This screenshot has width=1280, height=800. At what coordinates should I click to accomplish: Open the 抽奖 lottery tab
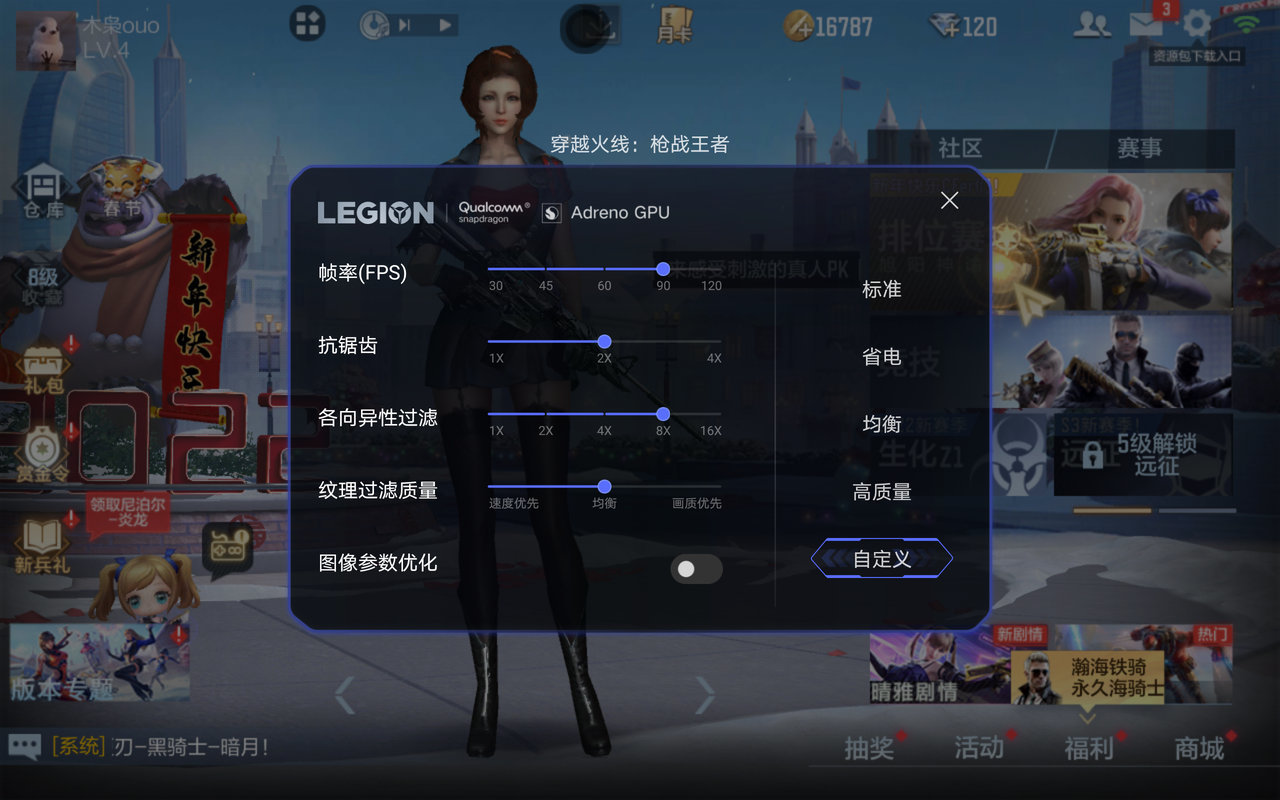(869, 748)
